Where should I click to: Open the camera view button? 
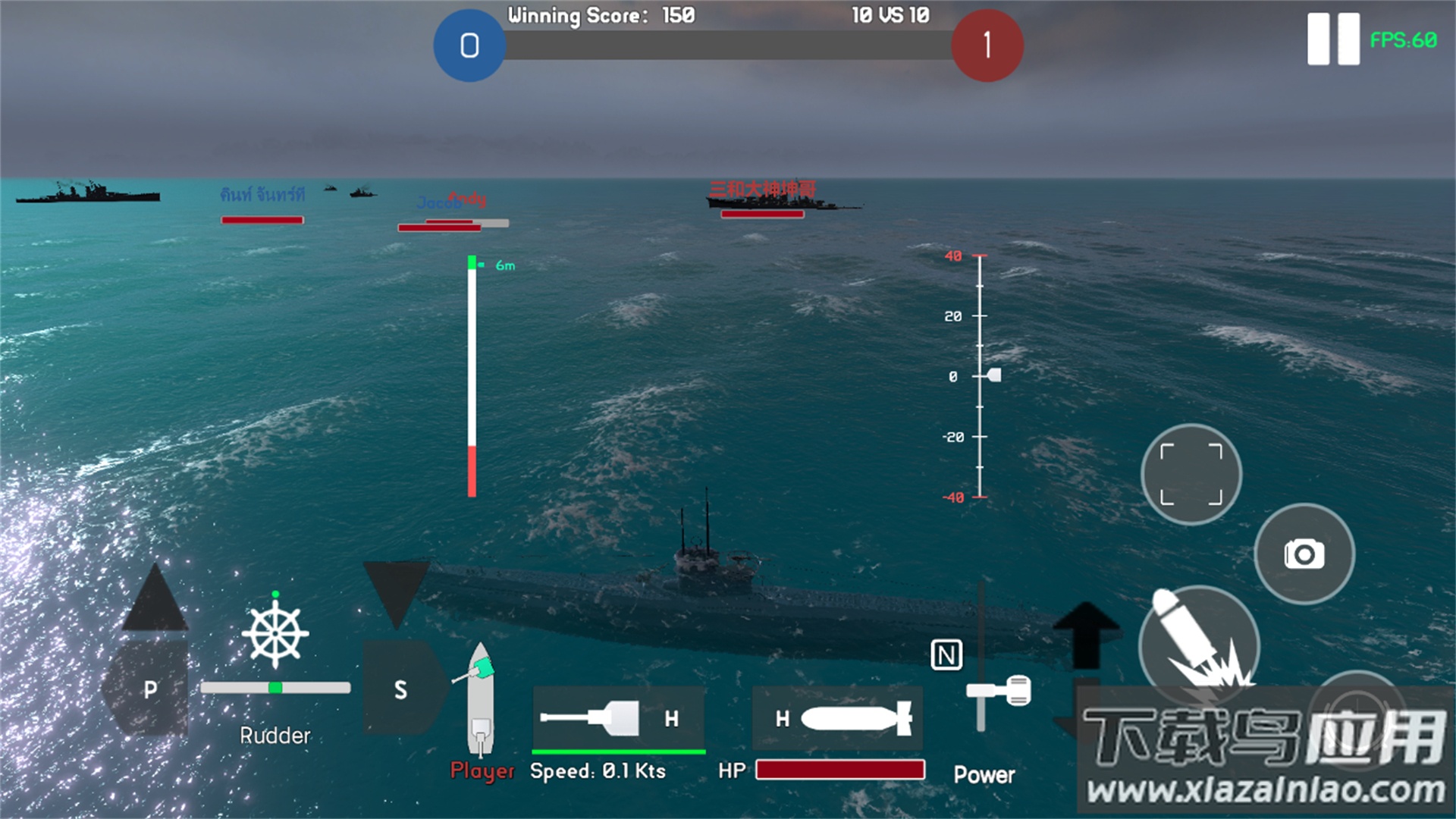click(1304, 554)
